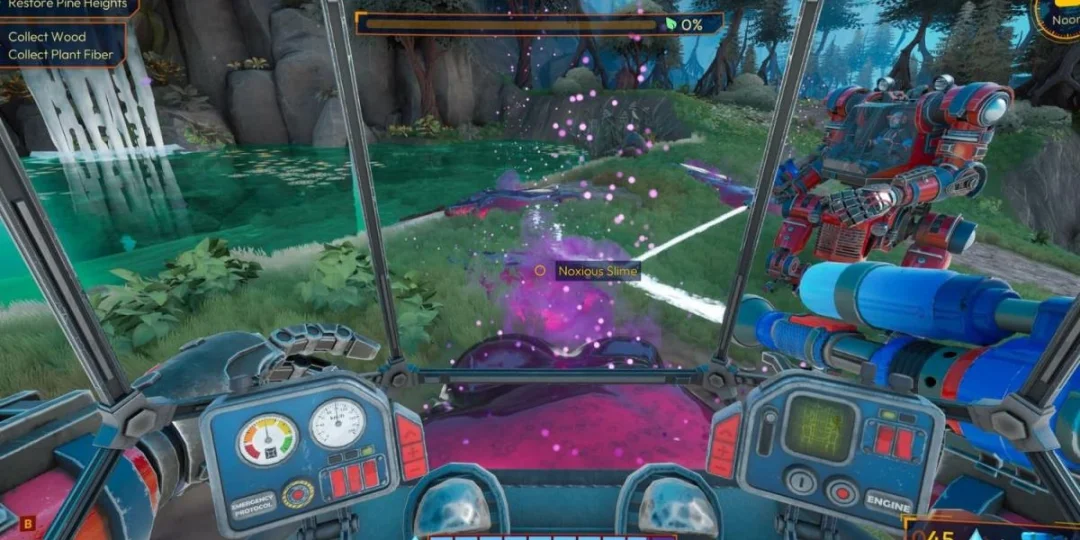
Task: Select the Collect Plant Fiber objective
Action: tap(63, 54)
